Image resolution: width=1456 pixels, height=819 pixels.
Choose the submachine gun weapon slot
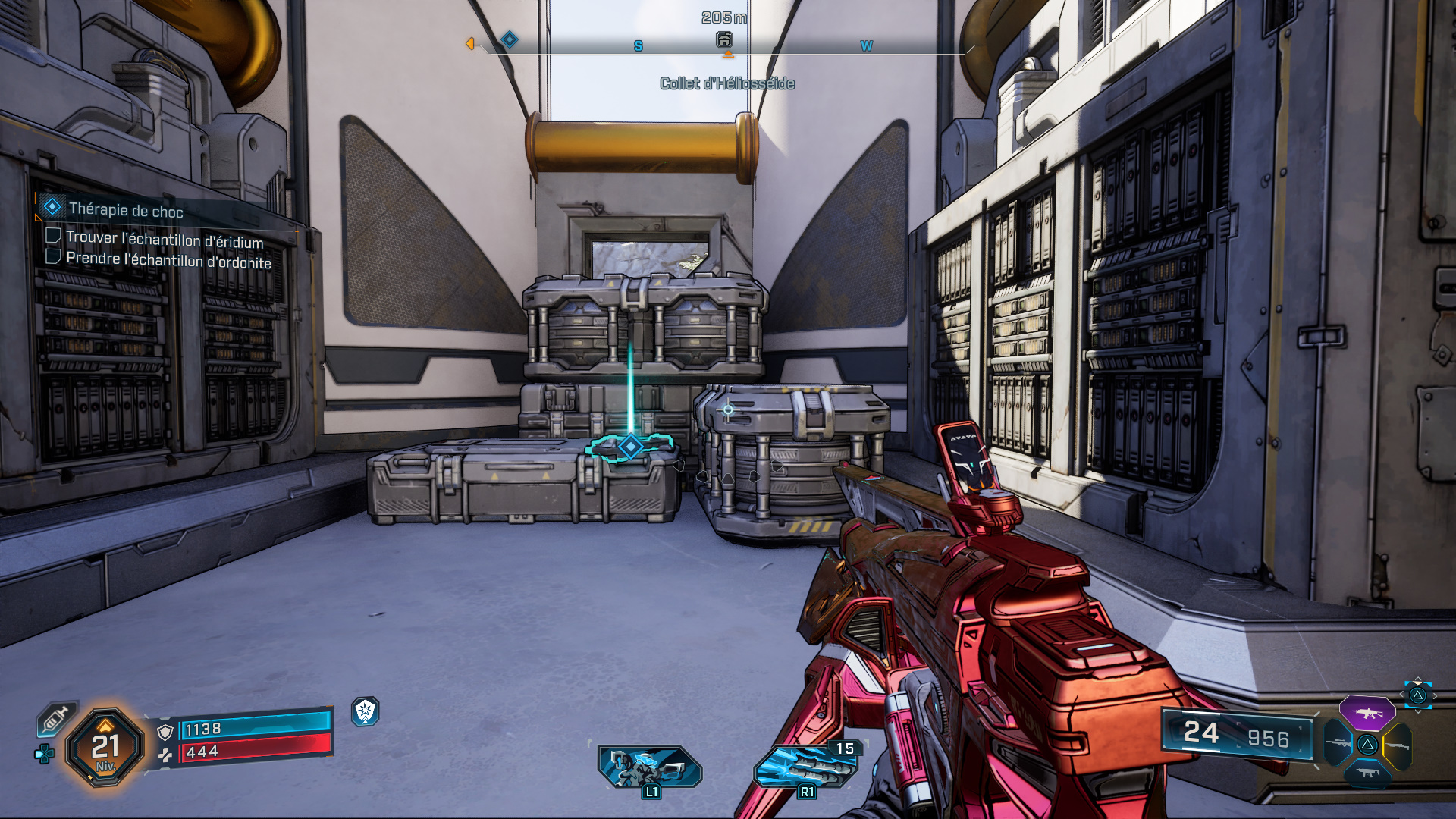pos(1367,773)
